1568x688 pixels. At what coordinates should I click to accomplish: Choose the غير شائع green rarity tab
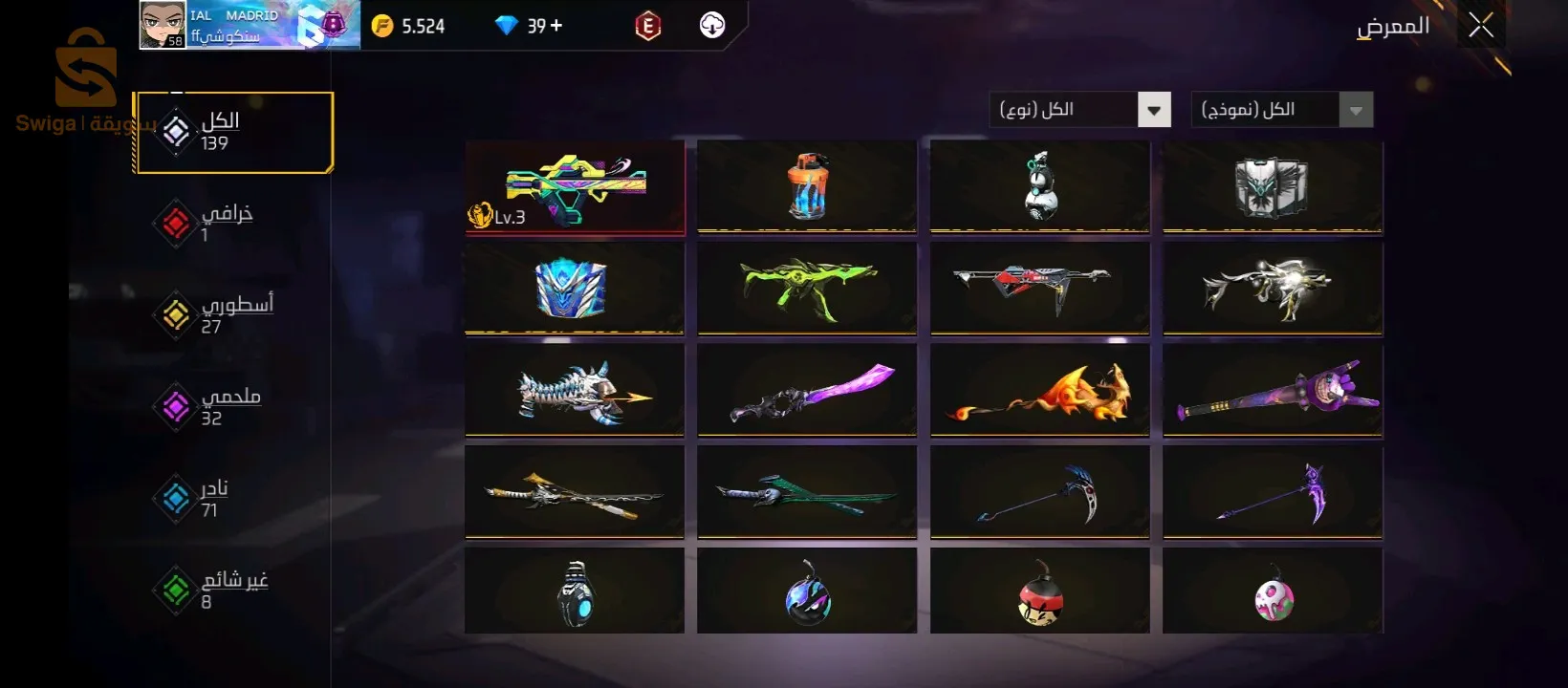(x=222, y=590)
